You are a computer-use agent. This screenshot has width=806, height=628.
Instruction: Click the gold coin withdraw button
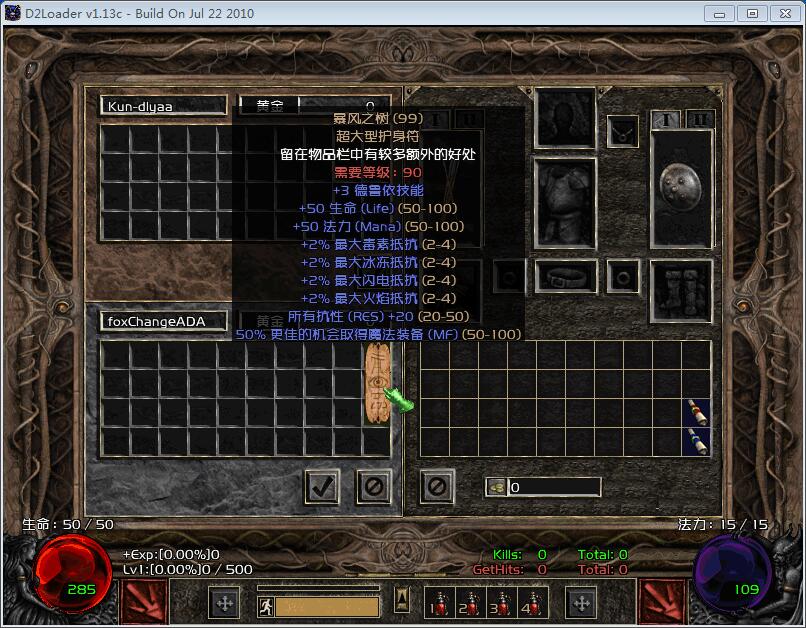[496, 487]
